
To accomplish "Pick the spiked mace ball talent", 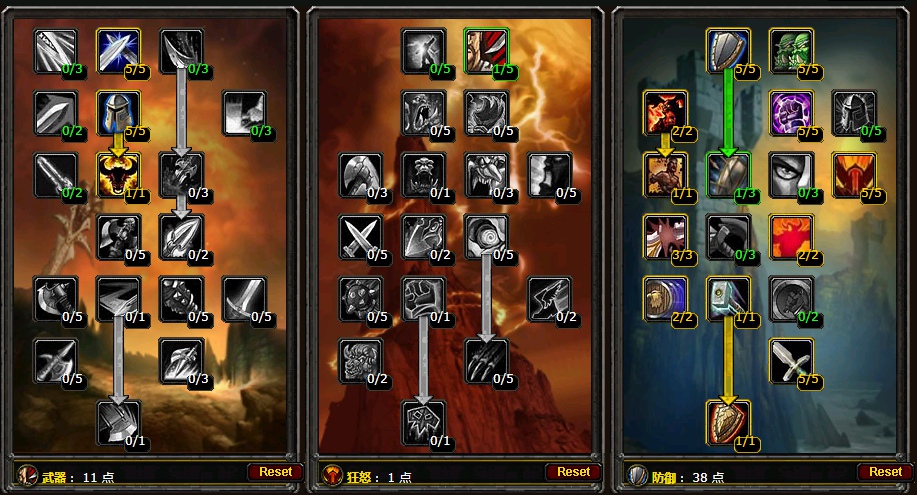I will click(361, 299).
